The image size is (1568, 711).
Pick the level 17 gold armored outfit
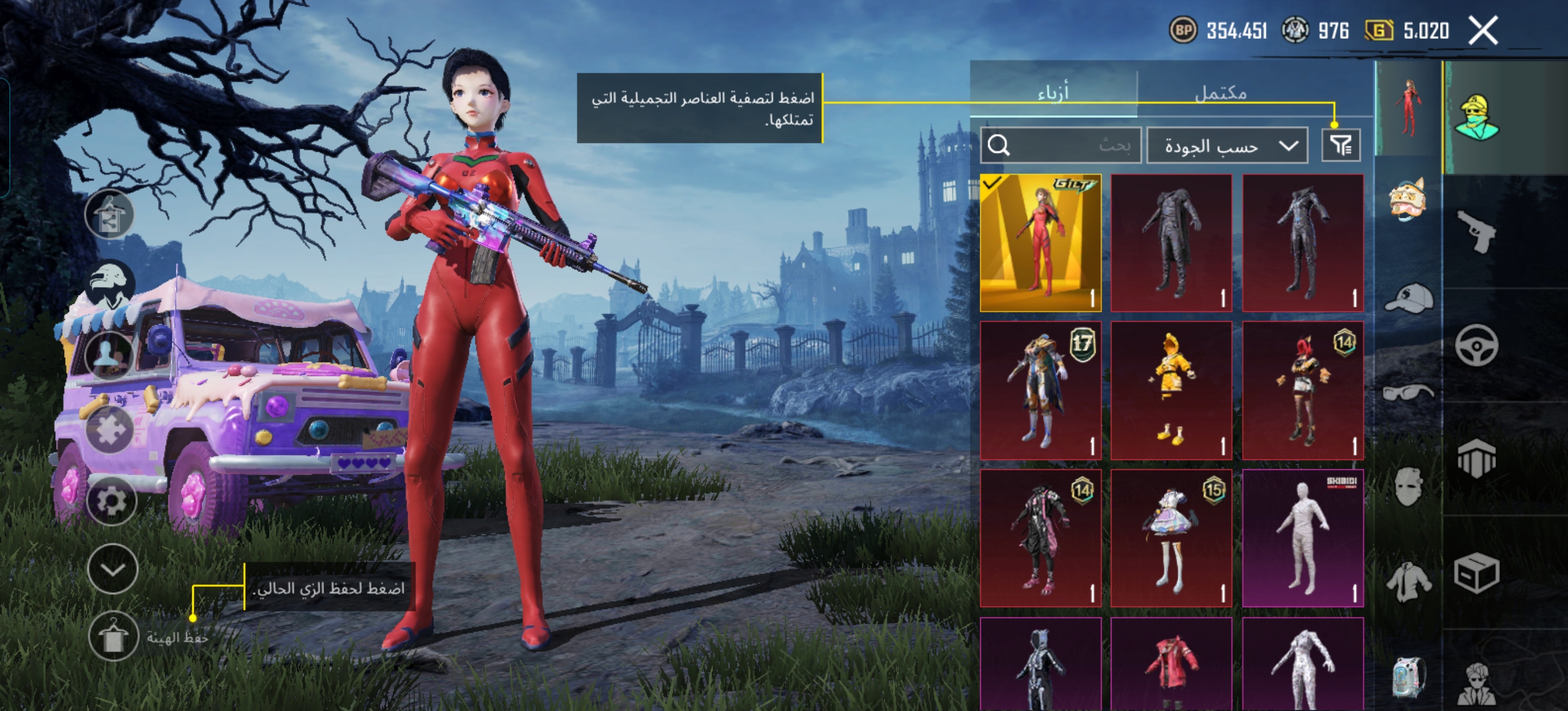pyautogui.click(x=1040, y=390)
